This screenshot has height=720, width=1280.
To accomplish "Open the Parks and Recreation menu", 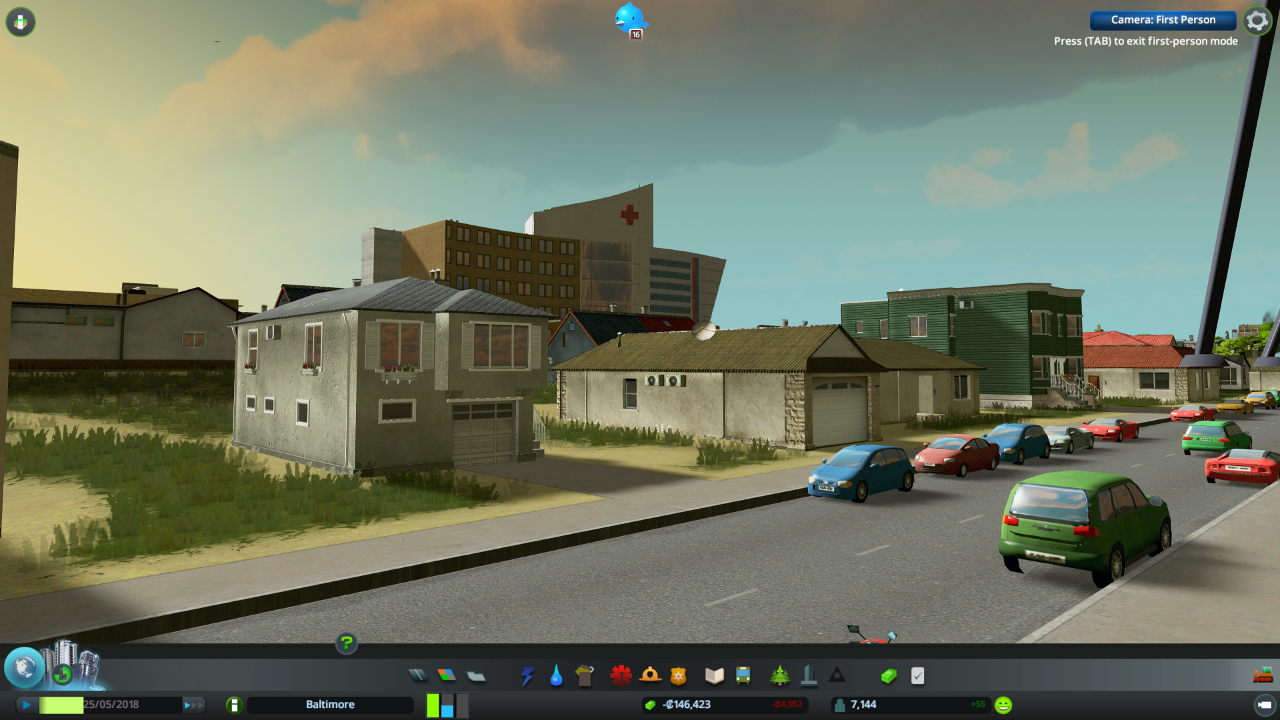I will click(778, 675).
